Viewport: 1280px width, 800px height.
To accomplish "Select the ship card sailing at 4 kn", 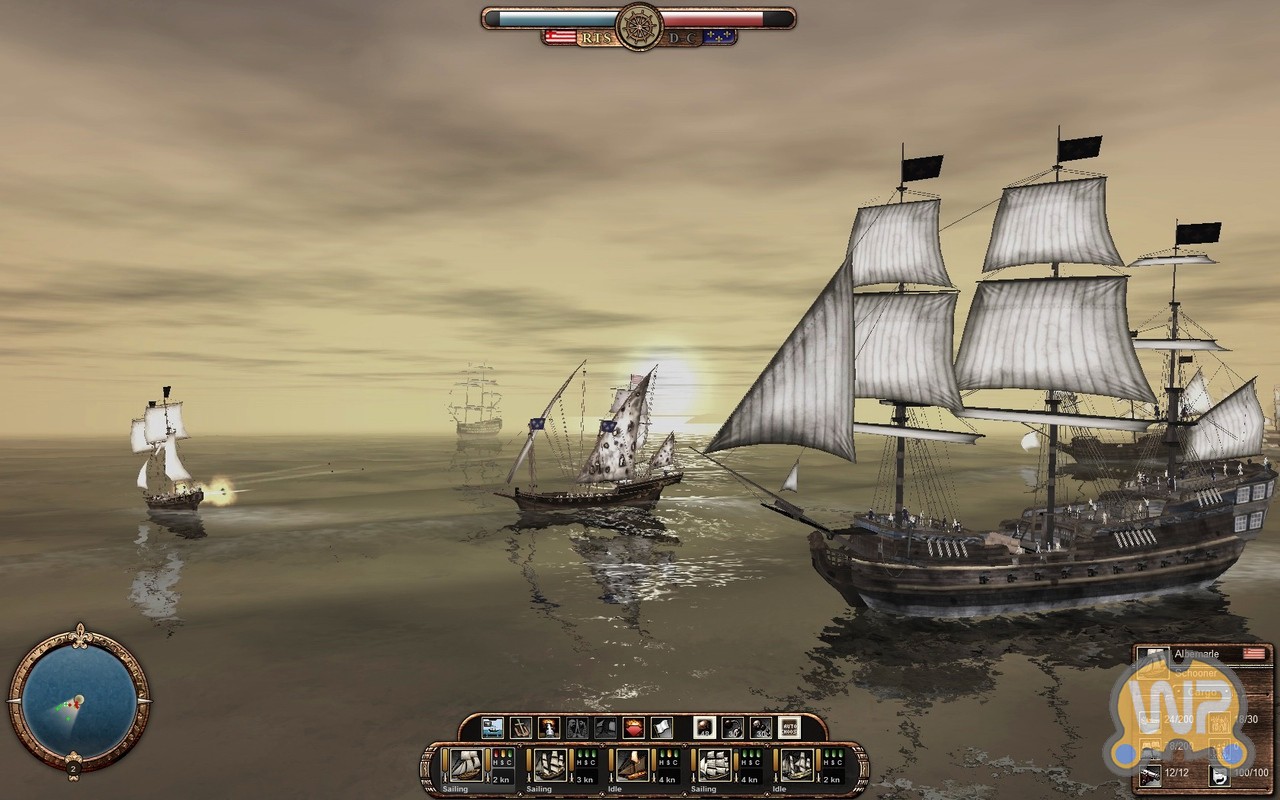I will click(x=714, y=767).
